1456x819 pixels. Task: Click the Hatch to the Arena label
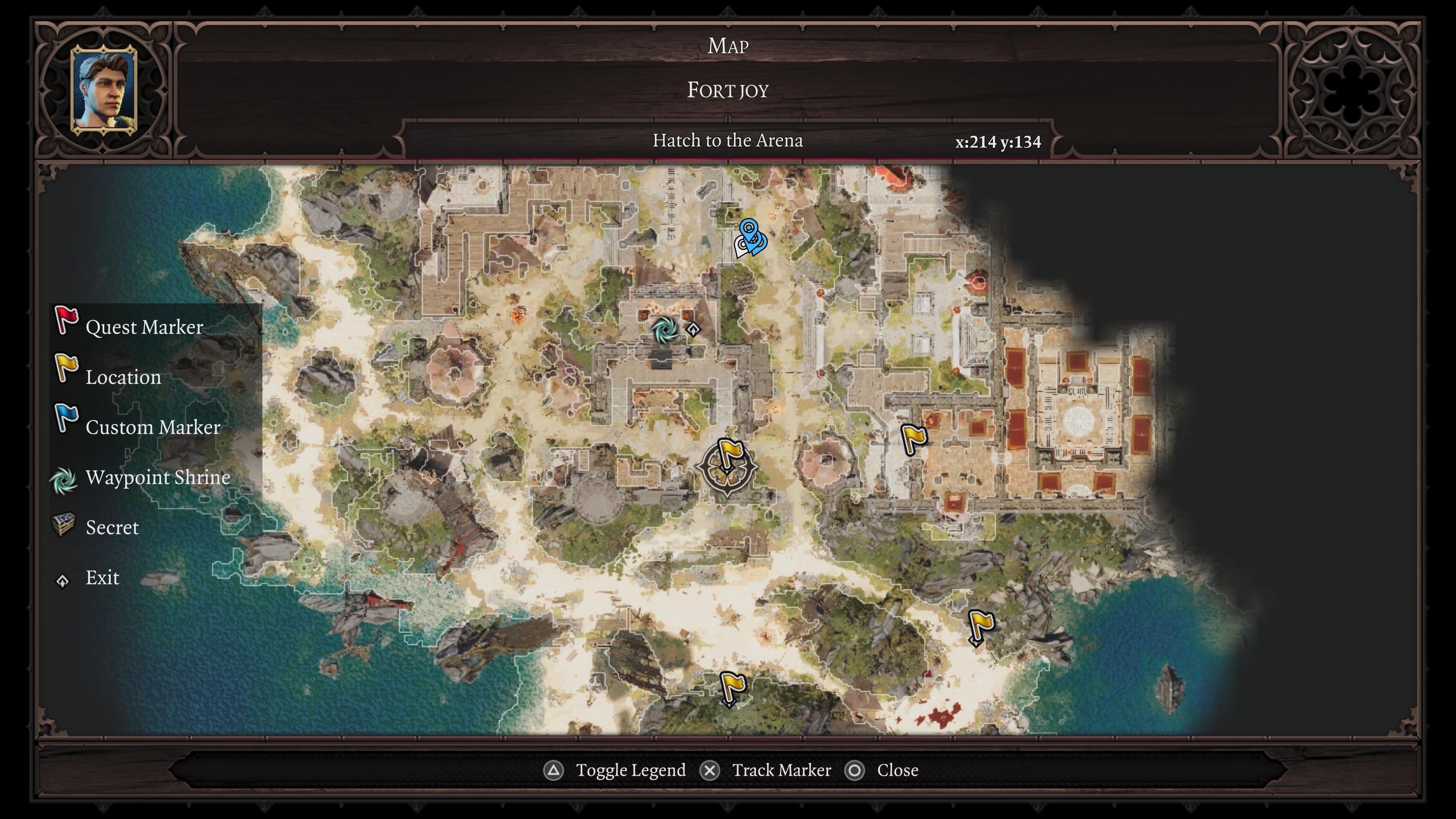coord(728,141)
